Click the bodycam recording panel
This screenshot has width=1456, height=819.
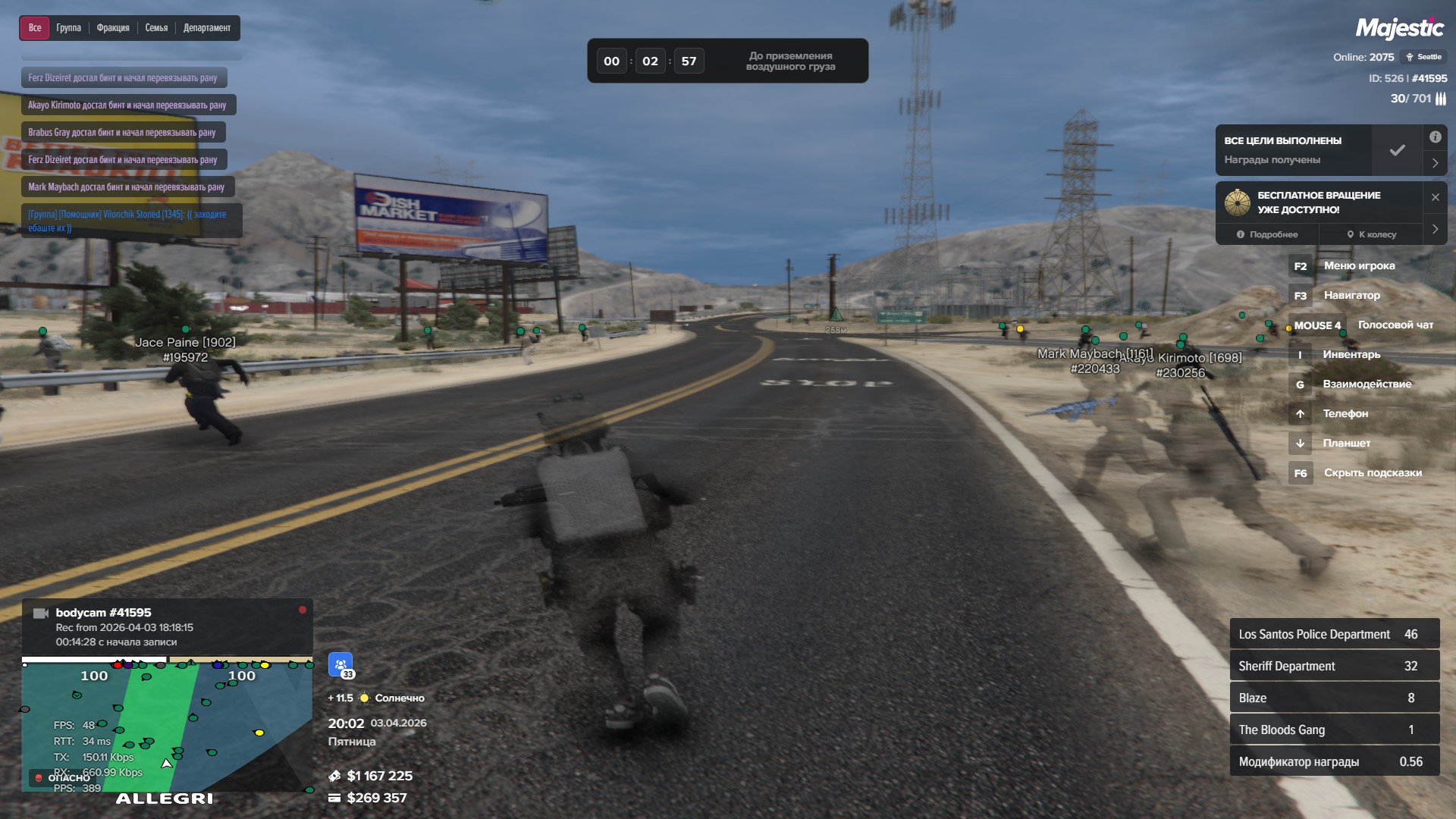click(x=167, y=626)
